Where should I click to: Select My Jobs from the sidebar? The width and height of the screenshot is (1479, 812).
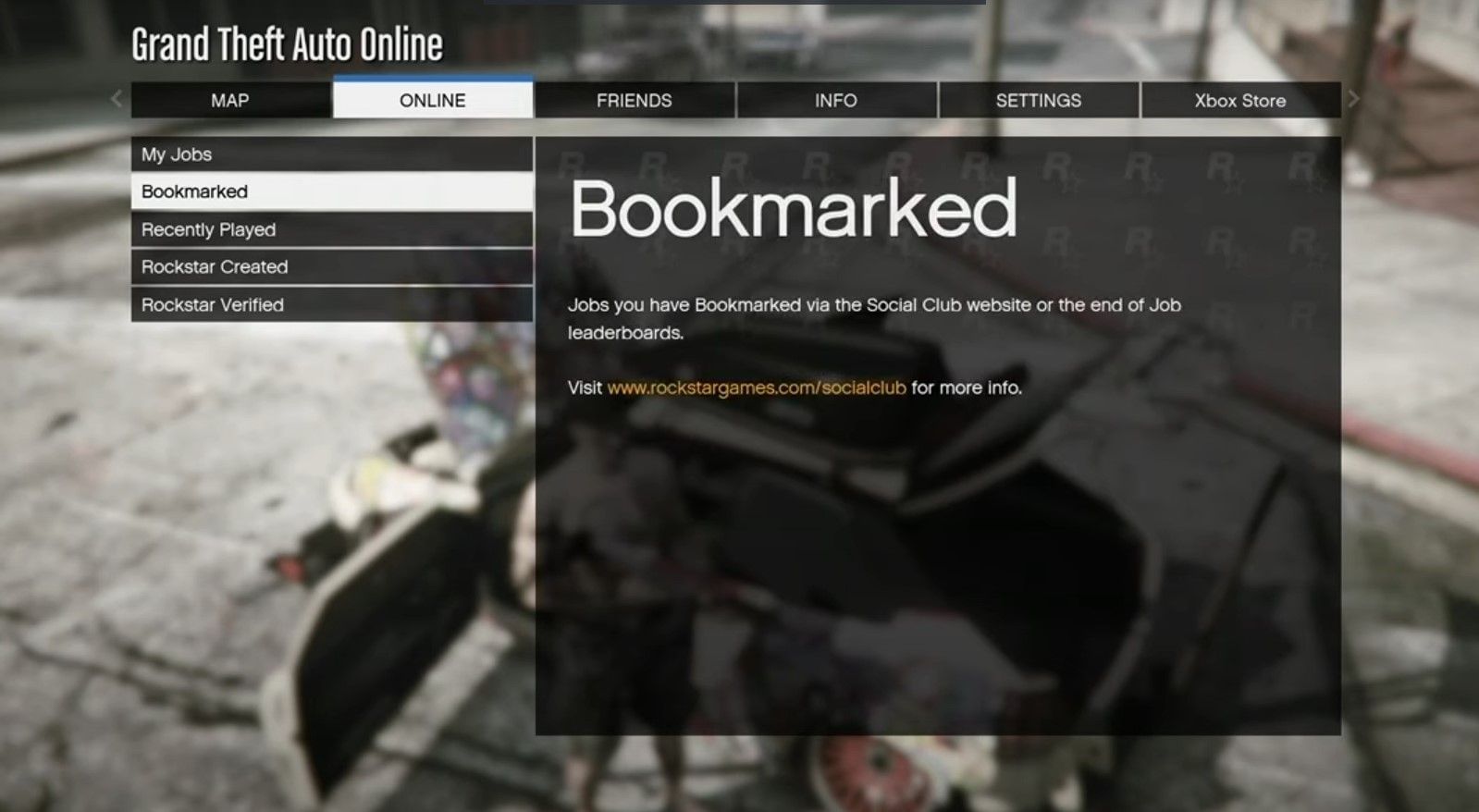(330, 154)
